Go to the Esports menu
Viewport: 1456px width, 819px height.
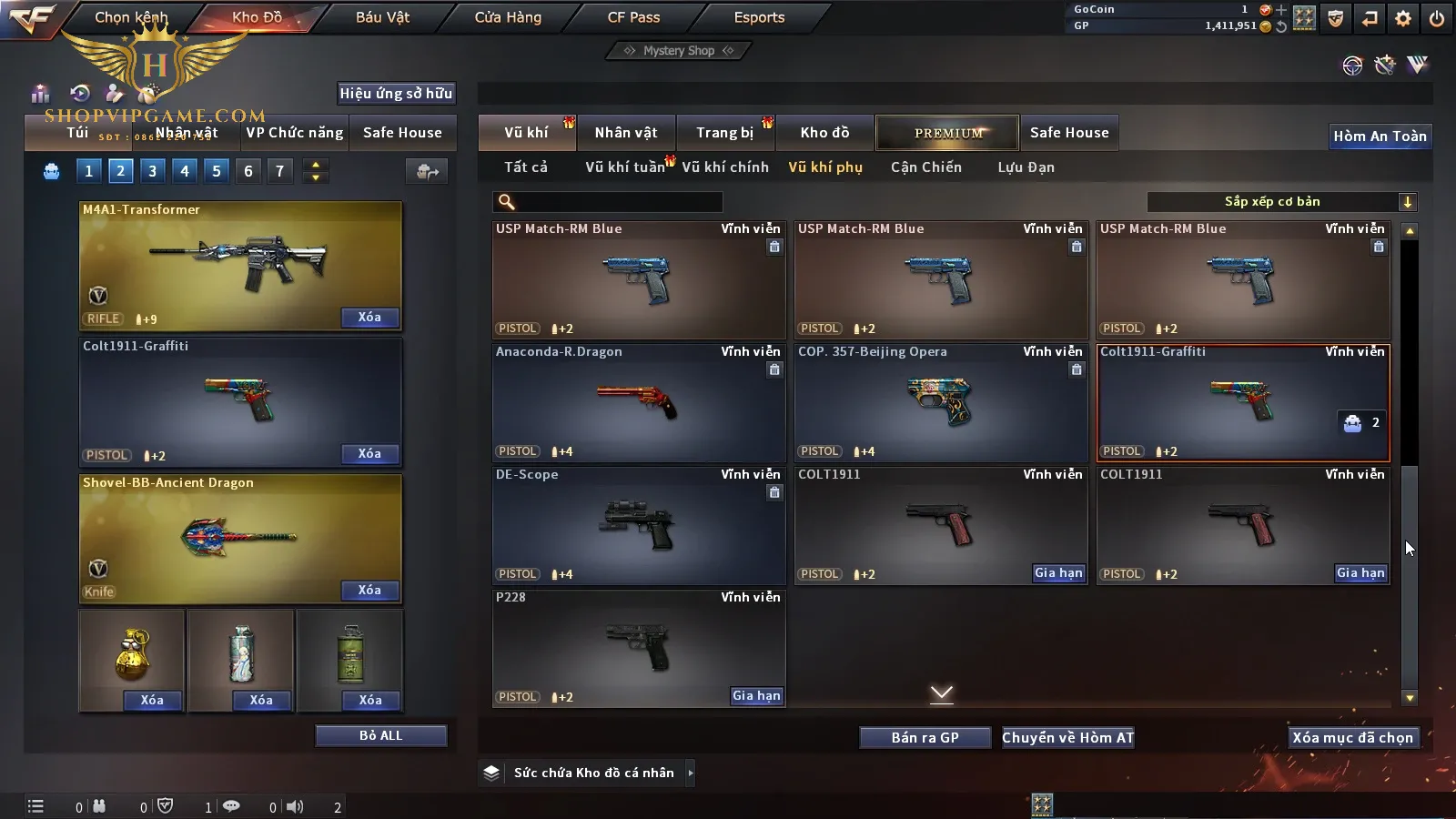pyautogui.click(x=759, y=17)
